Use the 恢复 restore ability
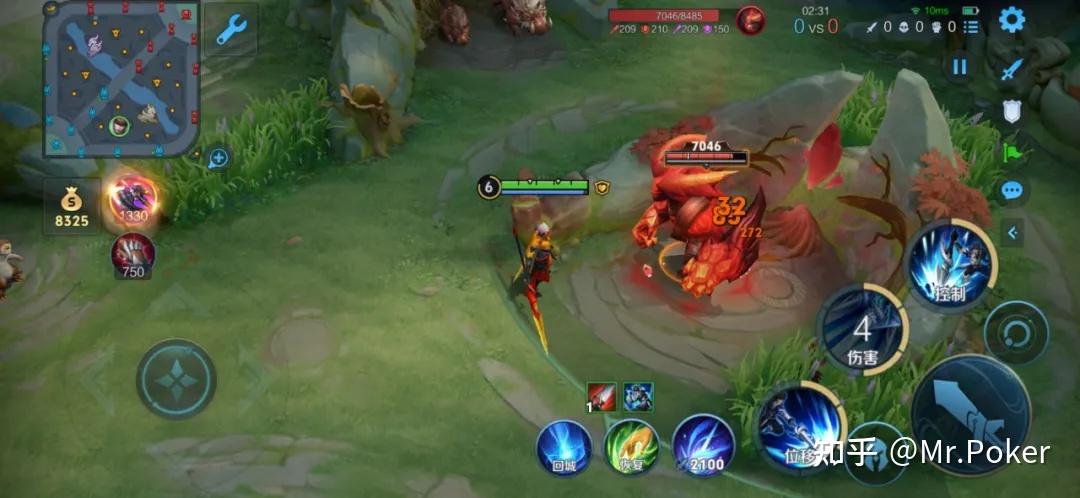Image resolution: width=1080 pixels, height=498 pixels. point(632,445)
